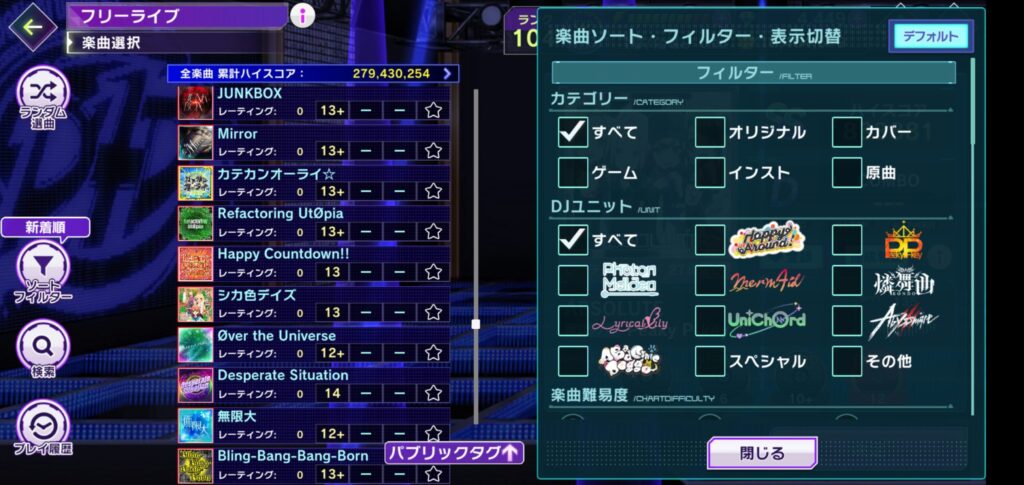Reset filters with the デフォルト button
1024x485 pixels.
(929, 36)
